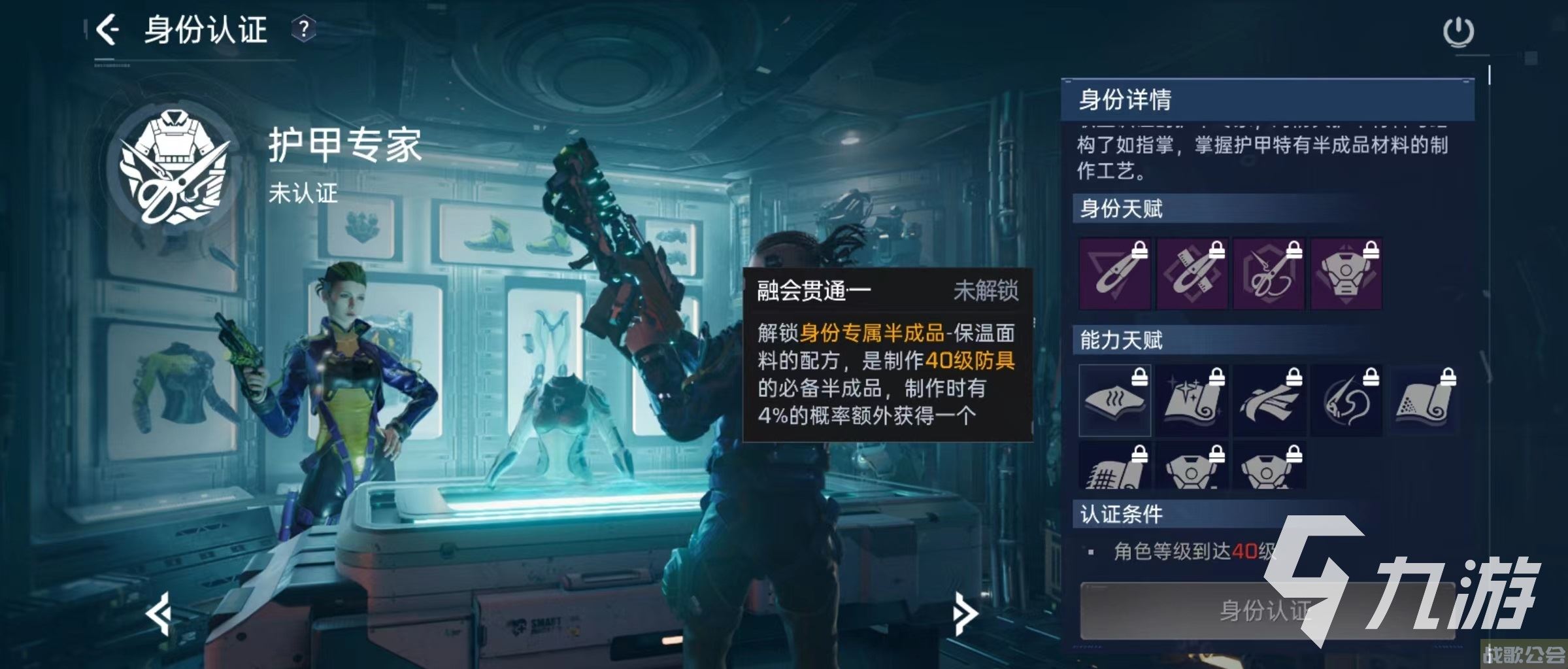This screenshot has height=669, width=1568.
Task: Select the highlighted fabric talent in 能力天赋
Action: (x=1114, y=400)
